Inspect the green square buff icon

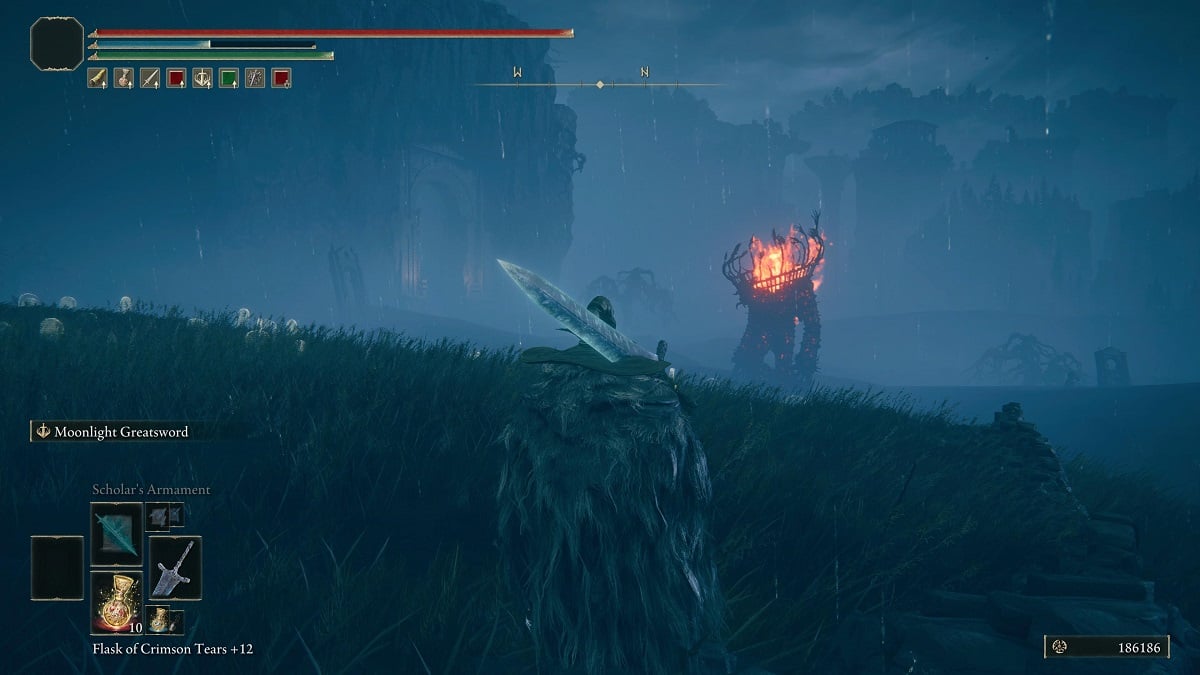(229, 77)
